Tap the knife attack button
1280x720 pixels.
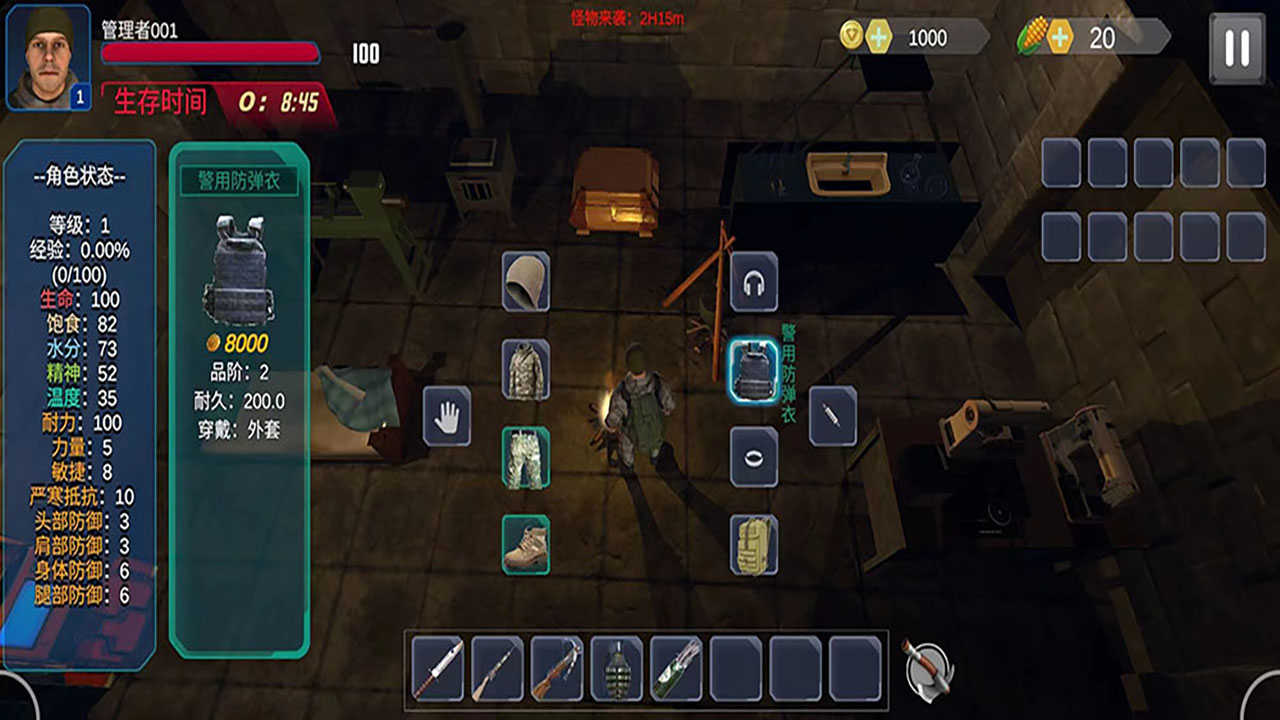click(928, 669)
